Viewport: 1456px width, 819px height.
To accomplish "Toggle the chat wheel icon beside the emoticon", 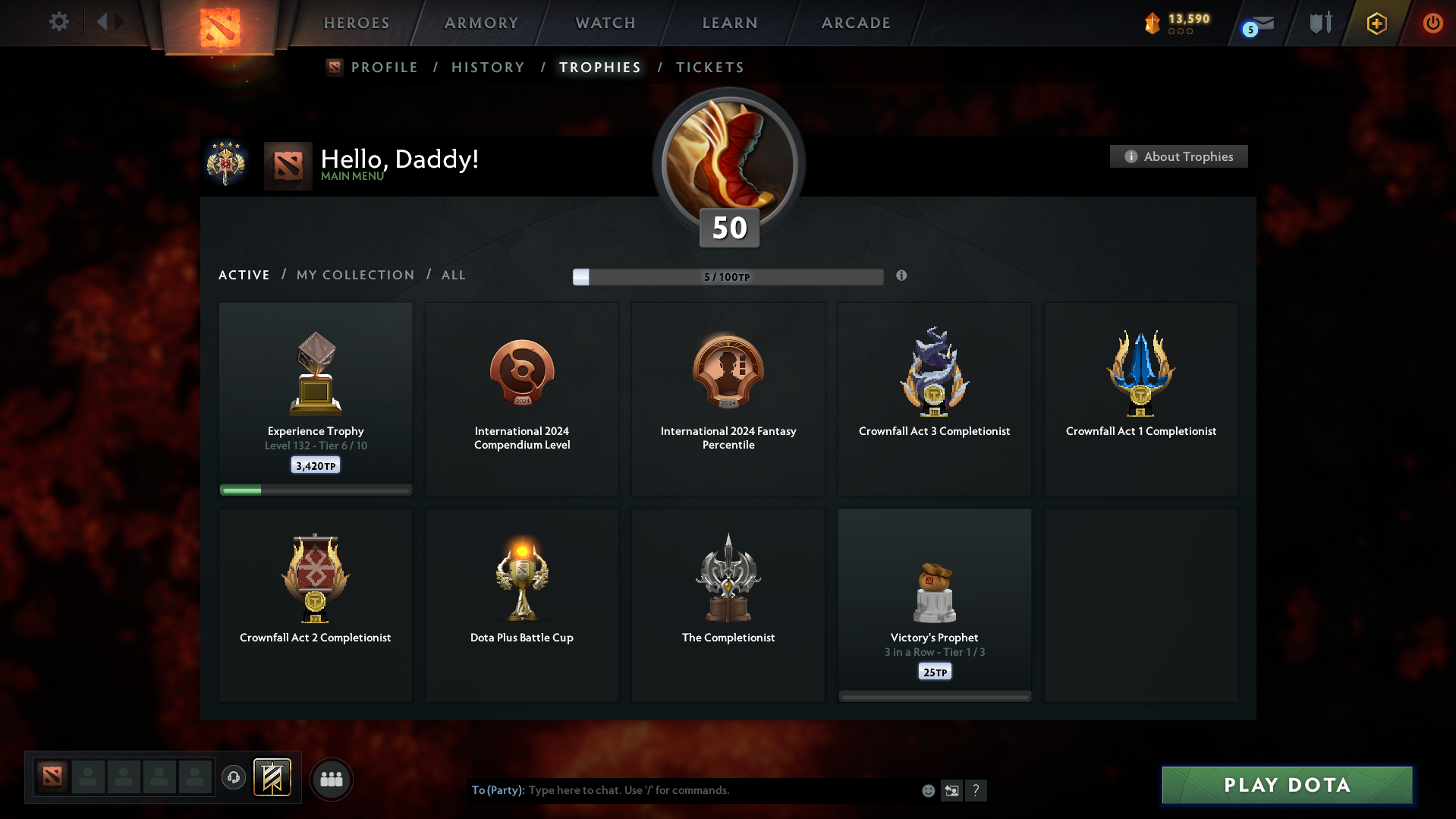I will [x=952, y=790].
